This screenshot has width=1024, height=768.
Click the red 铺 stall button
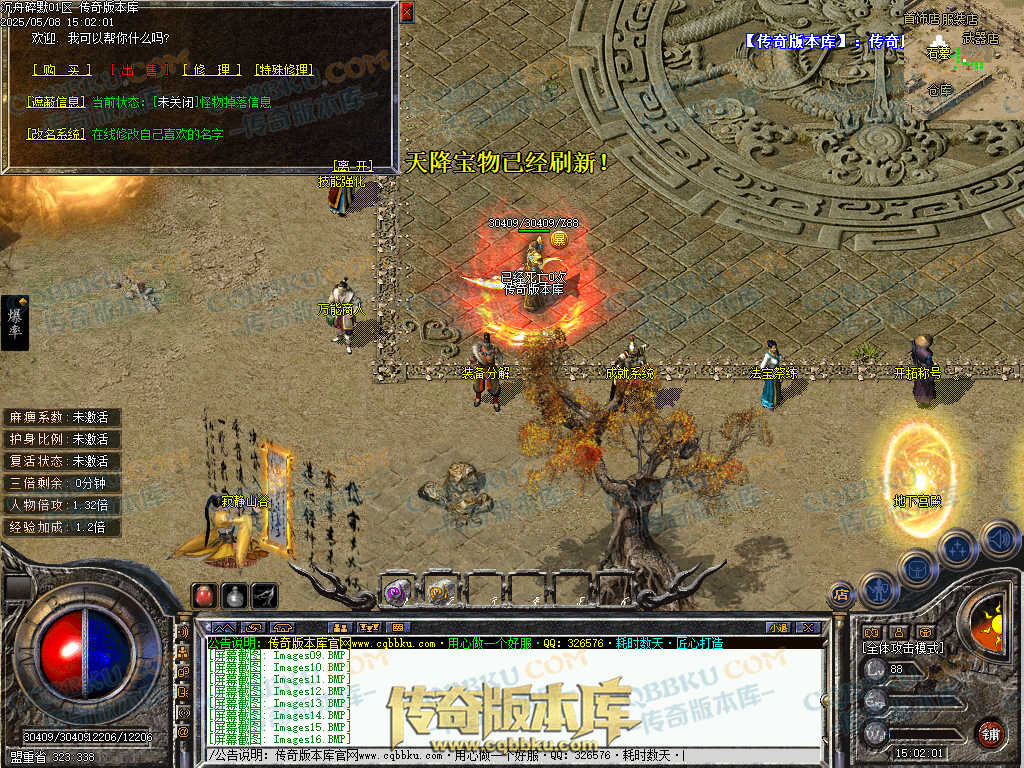tap(990, 733)
